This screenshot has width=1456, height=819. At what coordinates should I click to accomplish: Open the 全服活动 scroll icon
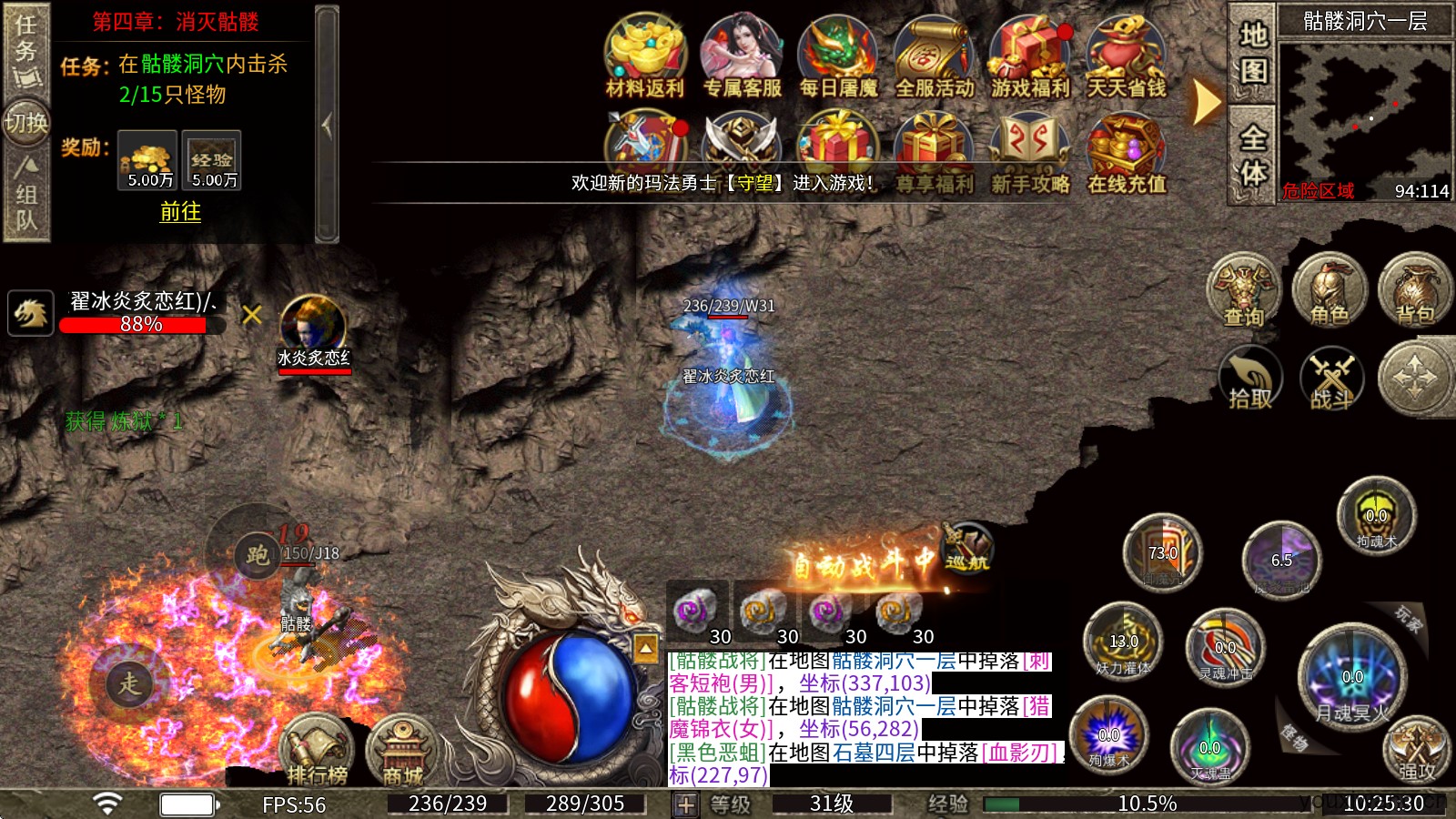tap(935, 55)
